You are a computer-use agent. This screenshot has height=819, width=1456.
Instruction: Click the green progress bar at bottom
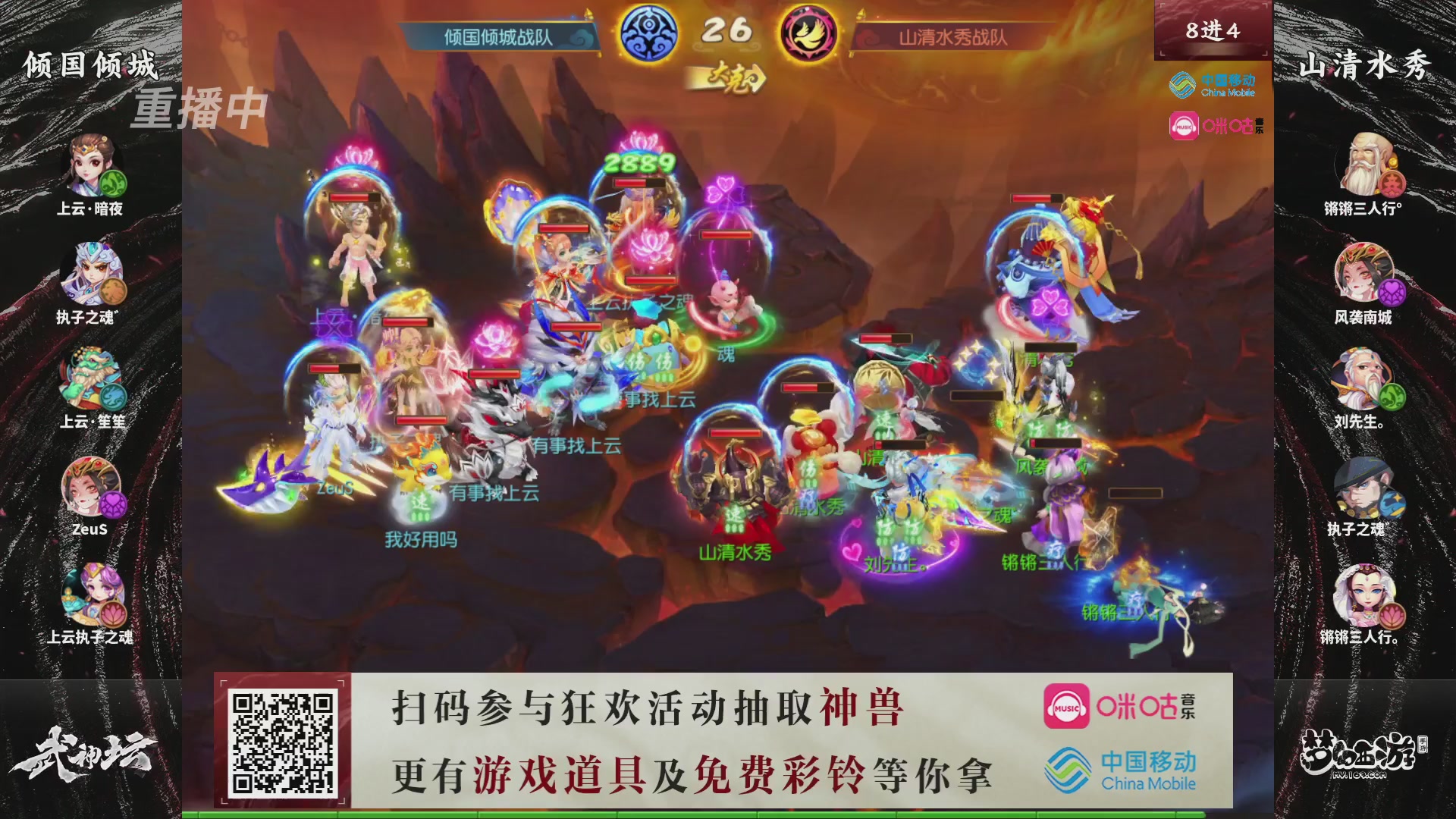pyautogui.click(x=728, y=814)
